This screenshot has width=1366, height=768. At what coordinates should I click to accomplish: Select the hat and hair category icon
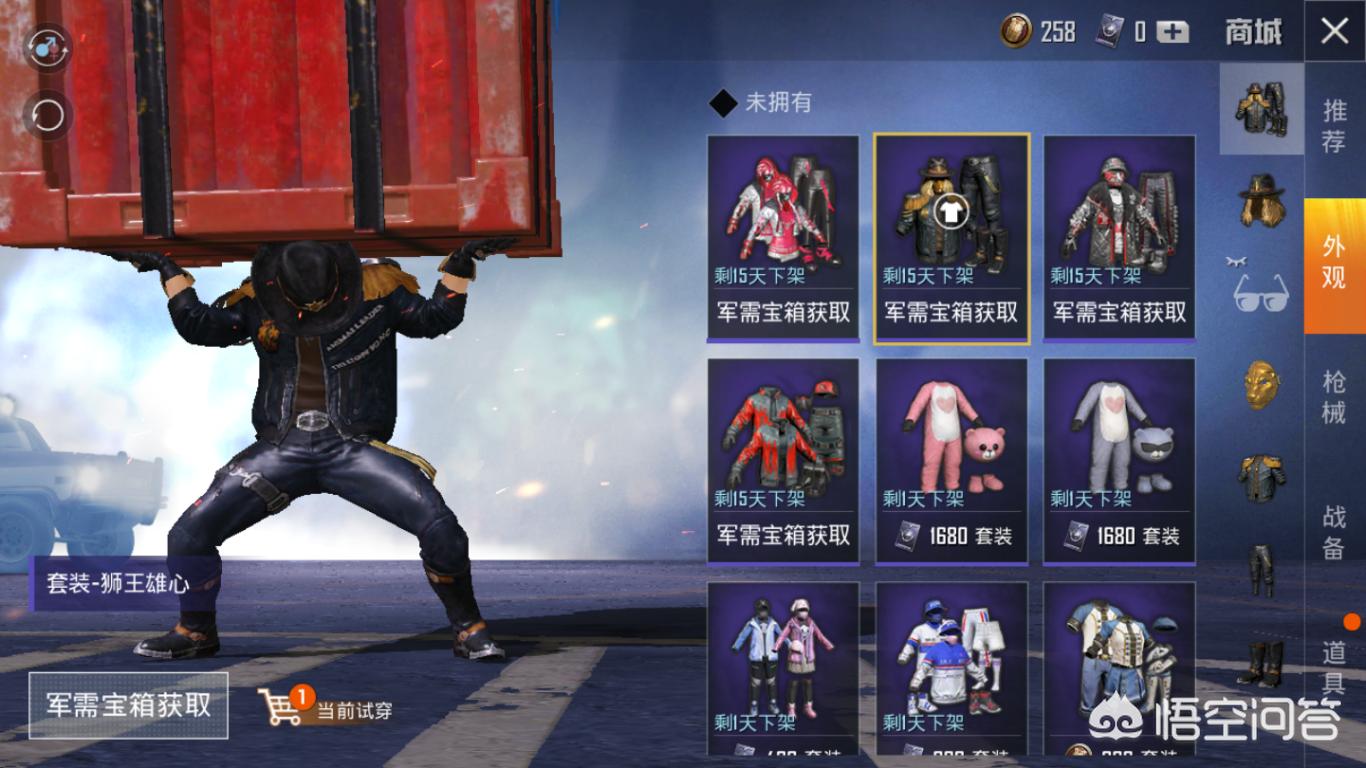1261,200
